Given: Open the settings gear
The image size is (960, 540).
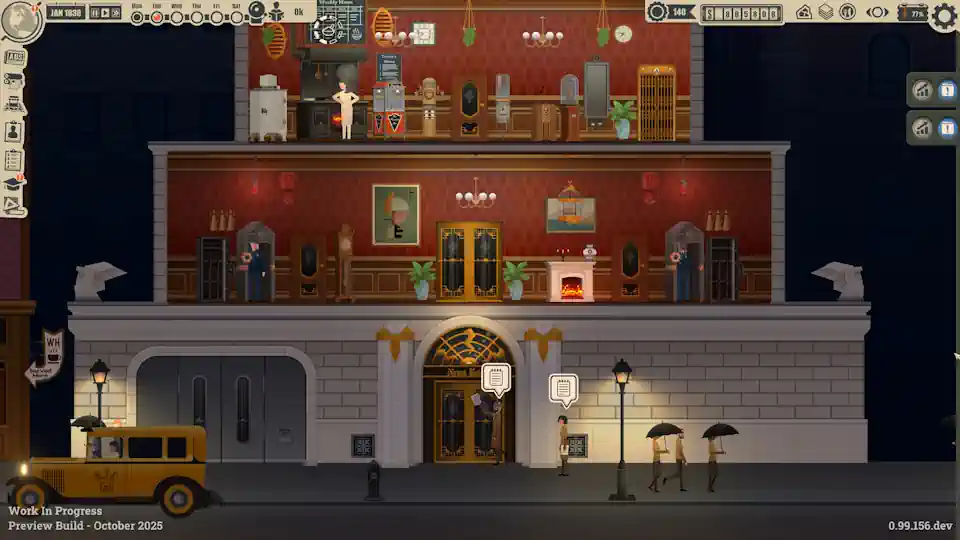Looking at the screenshot, I should (x=943, y=15).
